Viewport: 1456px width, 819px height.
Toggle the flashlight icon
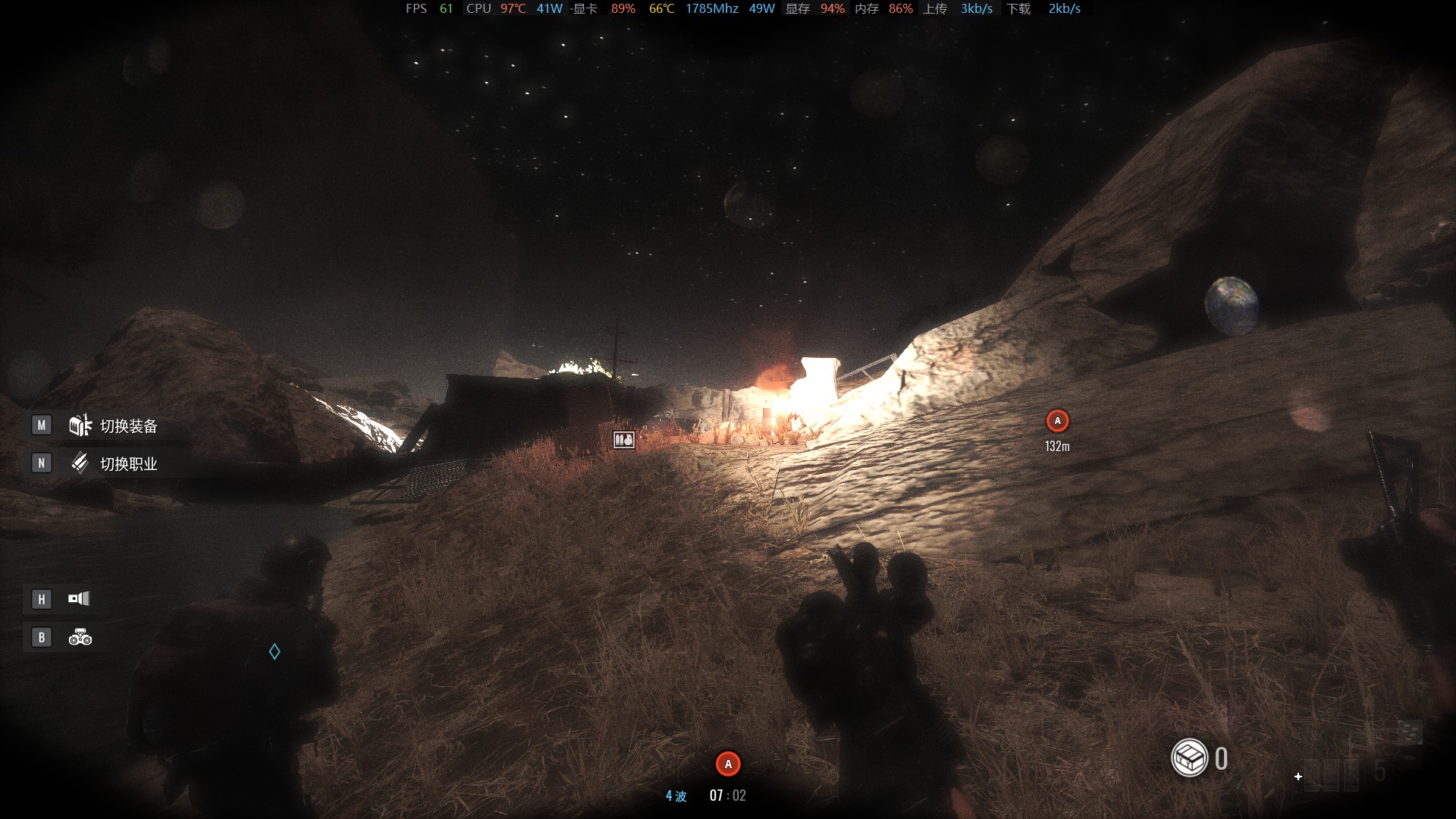click(x=79, y=599)
